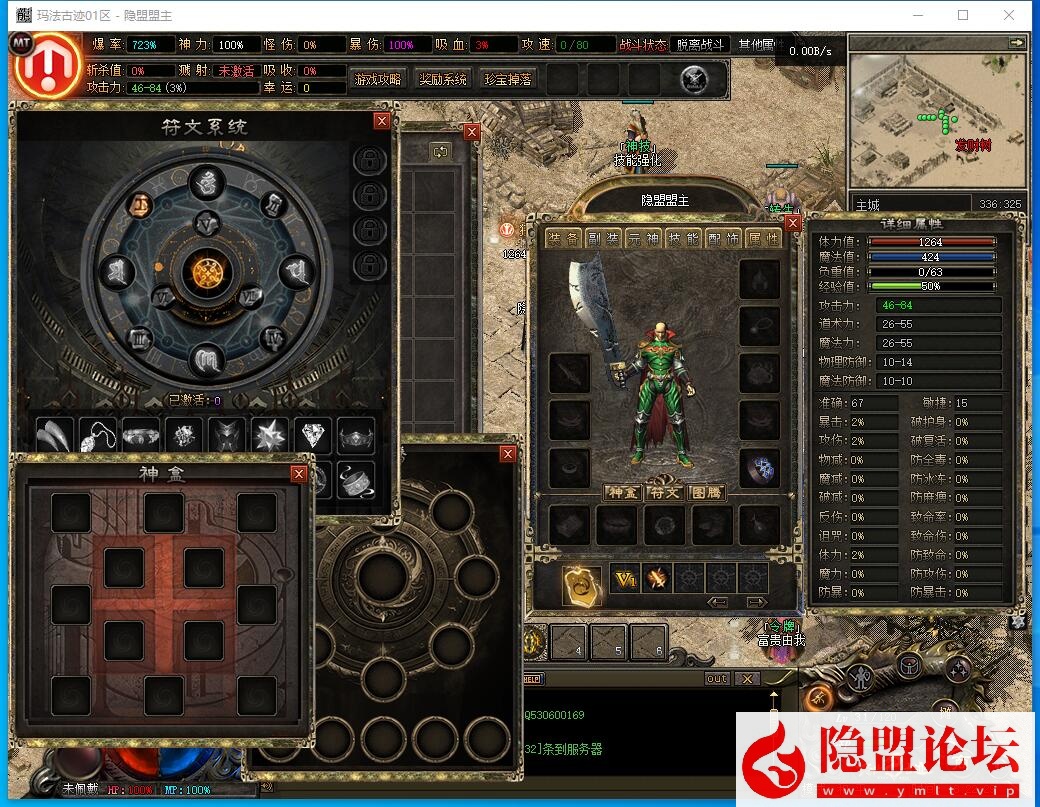Close the 神盒 box panel
Screen dimensions: 1040x807
pyautogui.click(x=298, y=474)
